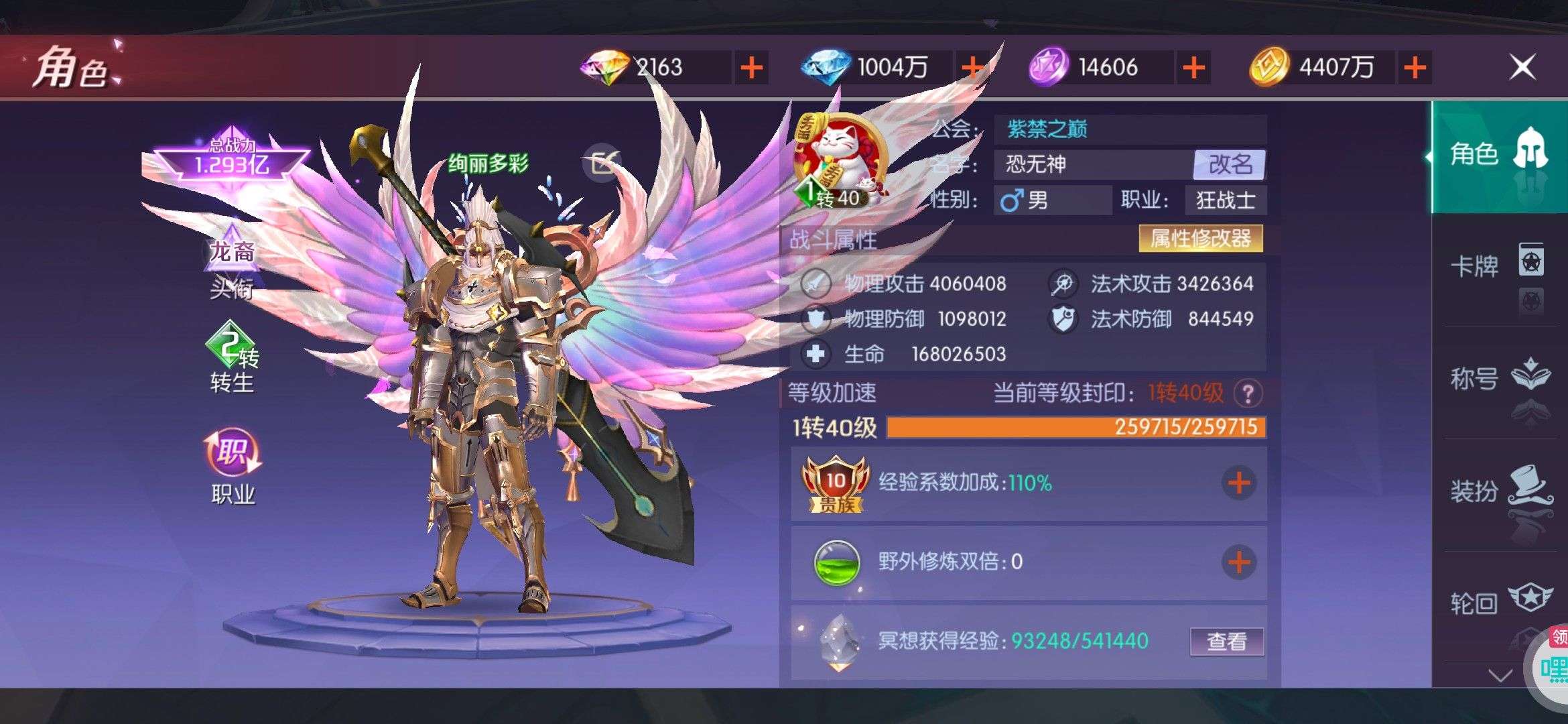Close the character panel with the X

point(1522,67)
